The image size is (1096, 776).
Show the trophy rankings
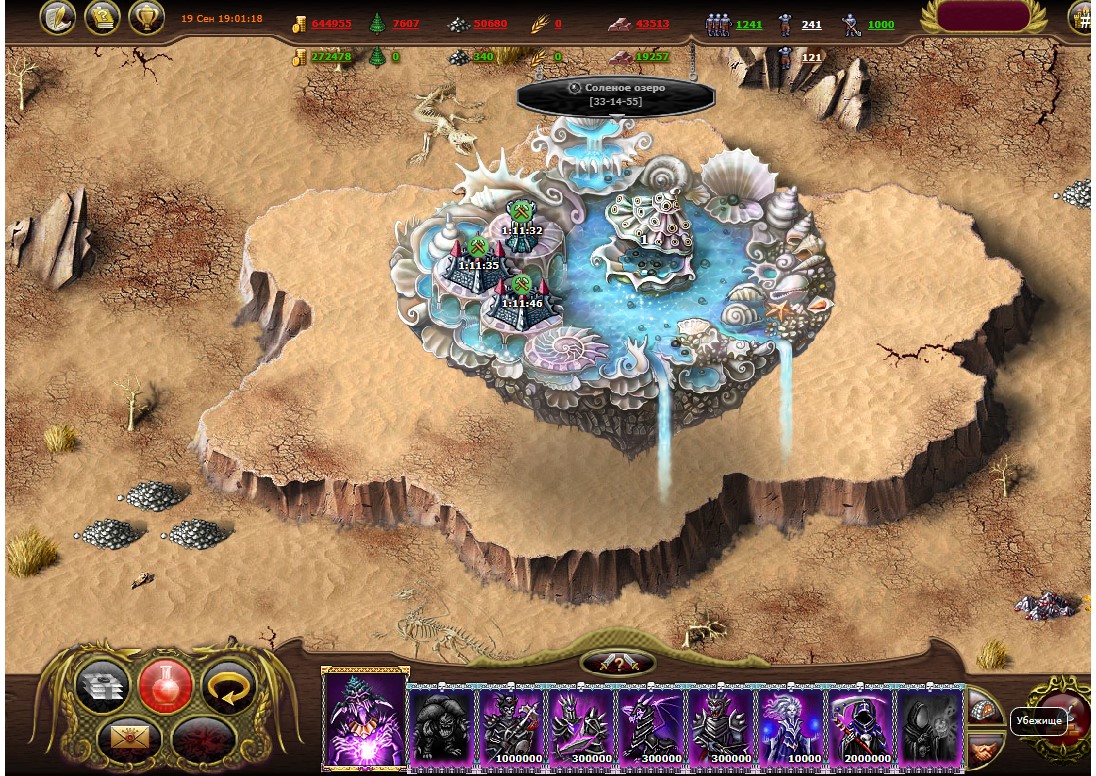[146, 17]
